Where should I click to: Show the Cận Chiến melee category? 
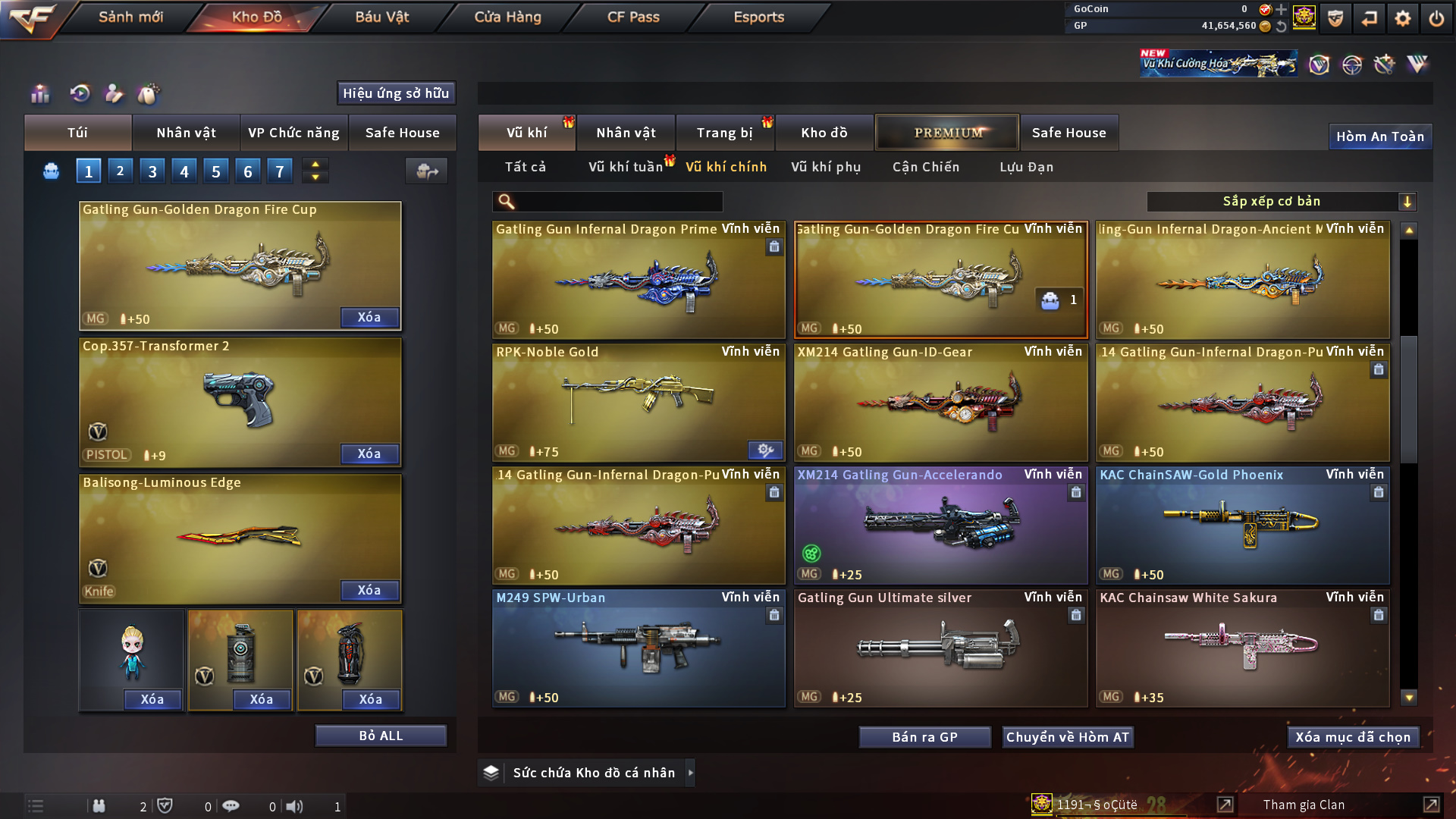tap(926, 167)
